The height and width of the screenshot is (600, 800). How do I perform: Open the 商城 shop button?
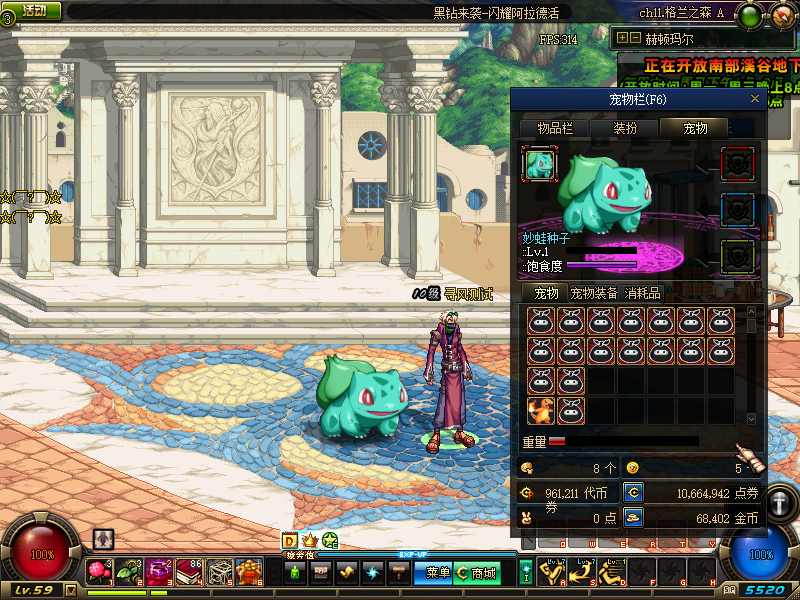477,573
